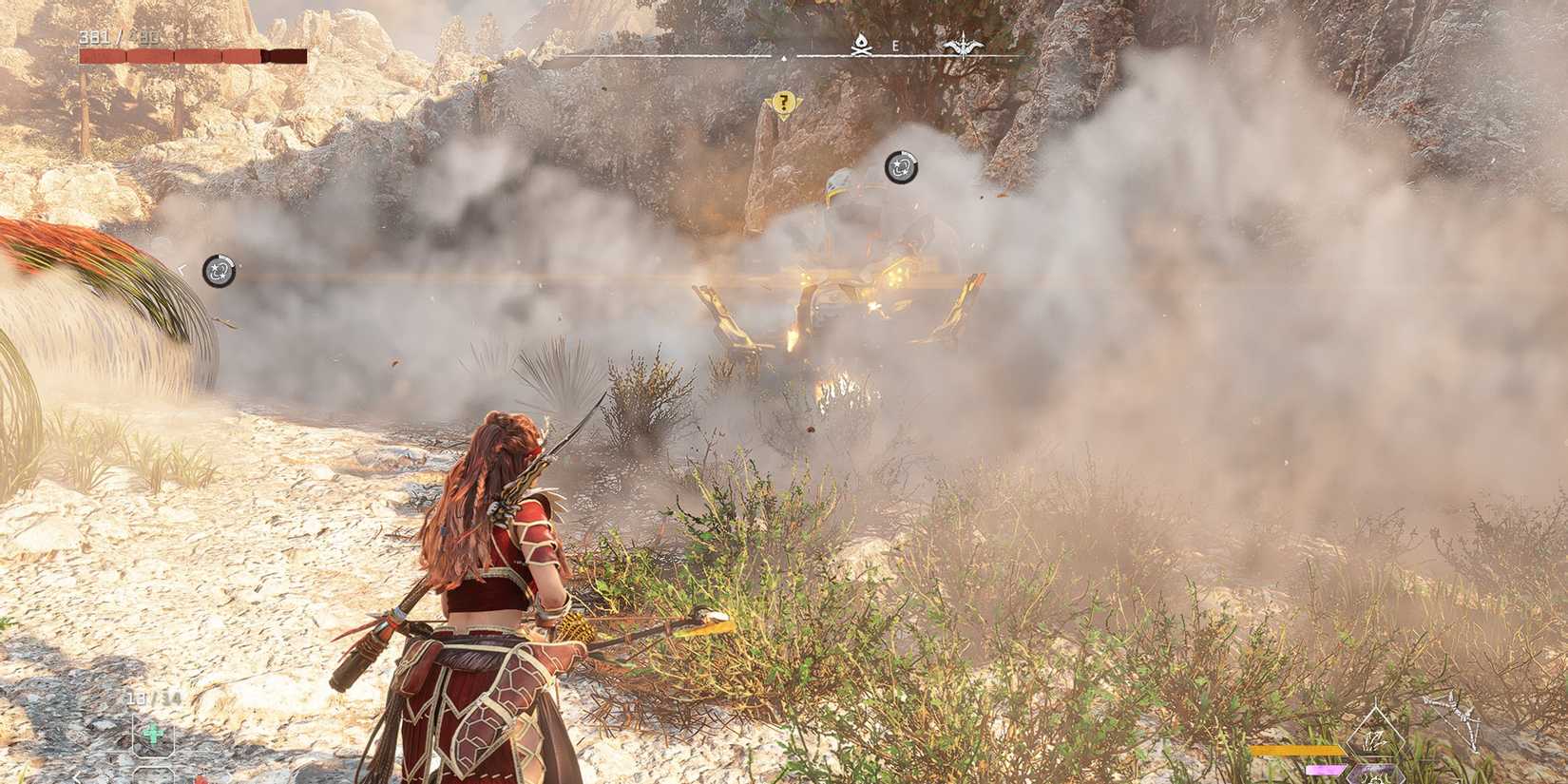This screenshot has height=784, width=1568.
Task: Select the compass bar at the top
Action: [x=783, y=55]
